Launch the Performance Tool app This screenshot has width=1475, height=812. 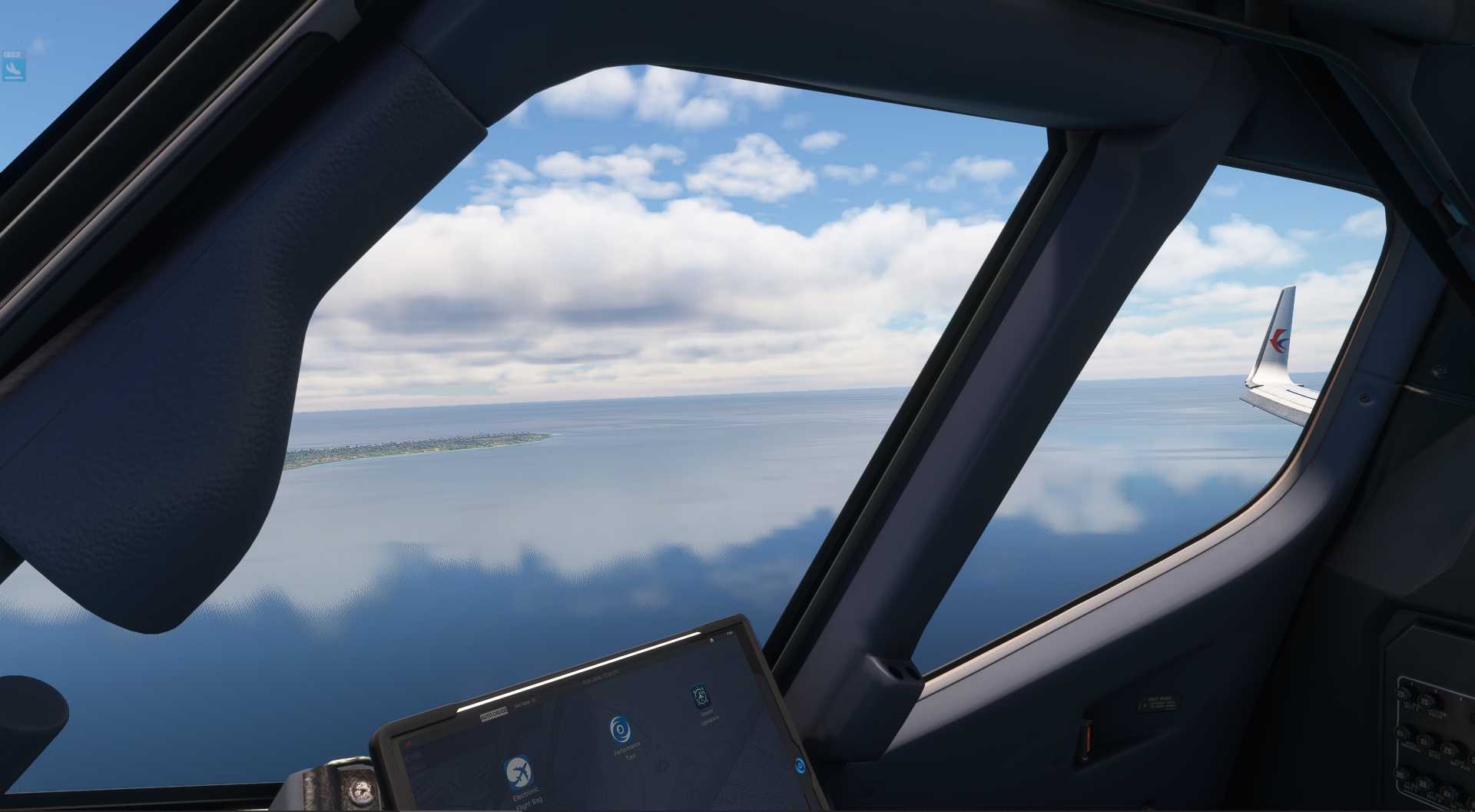point(621,728)
